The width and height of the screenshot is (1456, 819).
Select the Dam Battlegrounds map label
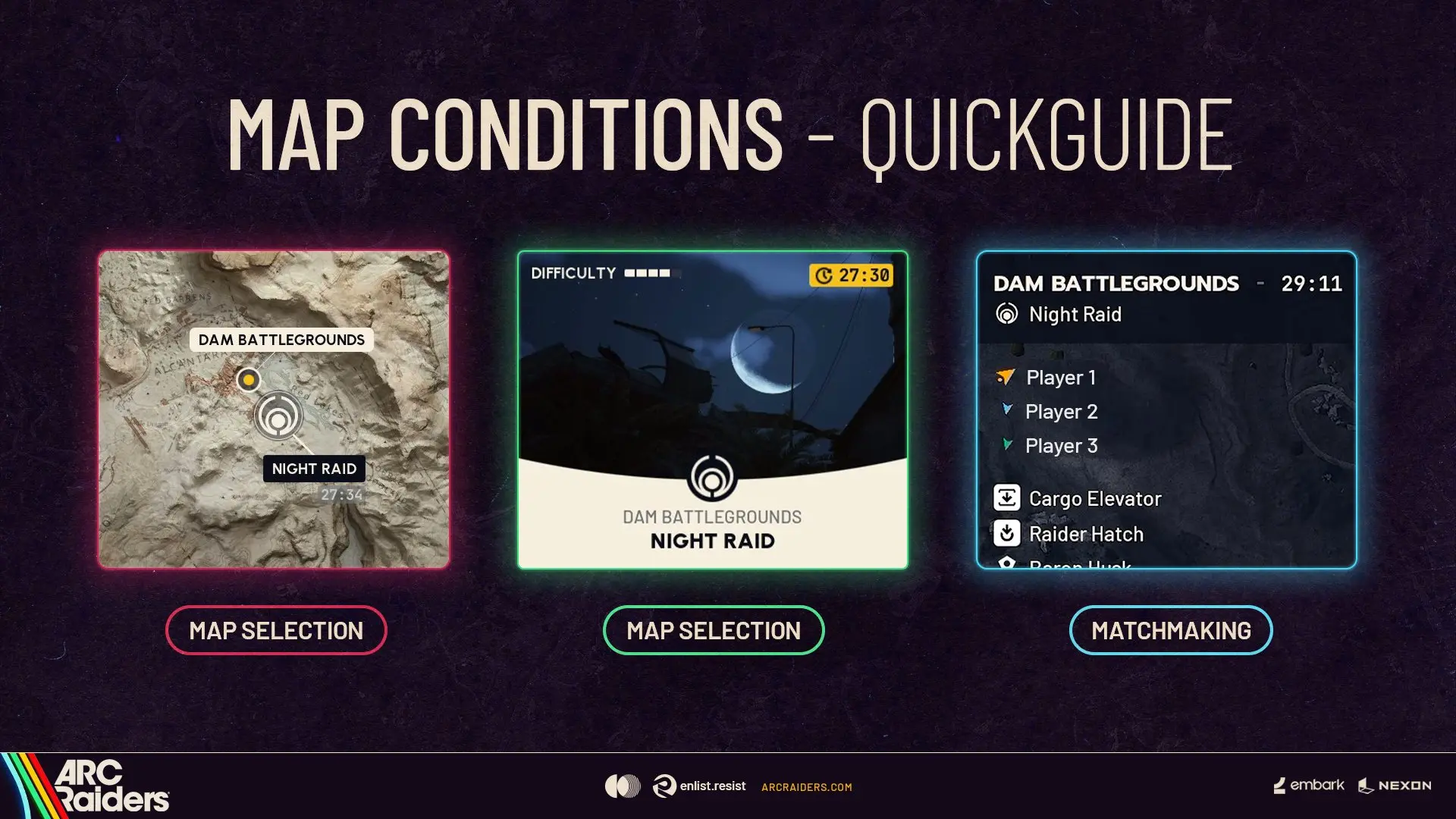[x=281, y=340]
